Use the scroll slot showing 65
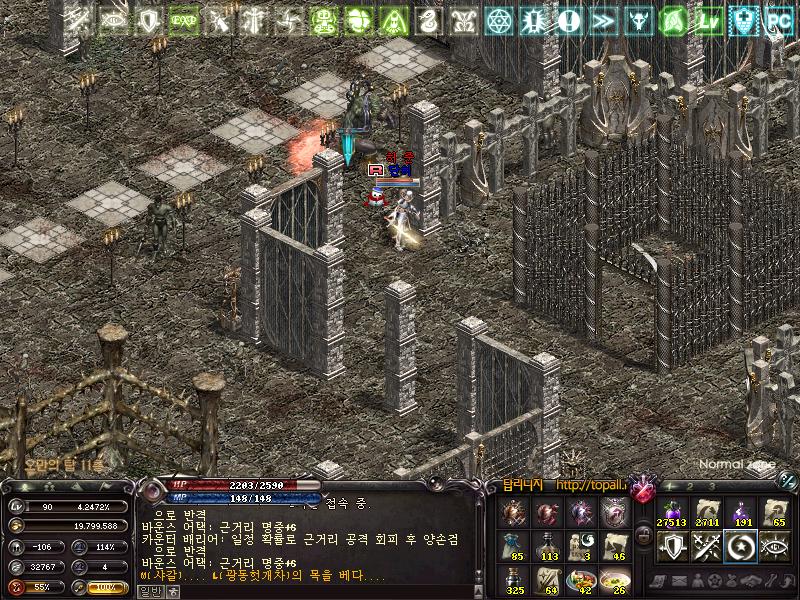Image resolution: width=800 pixels, height=600 pixels. pos(778,511)
